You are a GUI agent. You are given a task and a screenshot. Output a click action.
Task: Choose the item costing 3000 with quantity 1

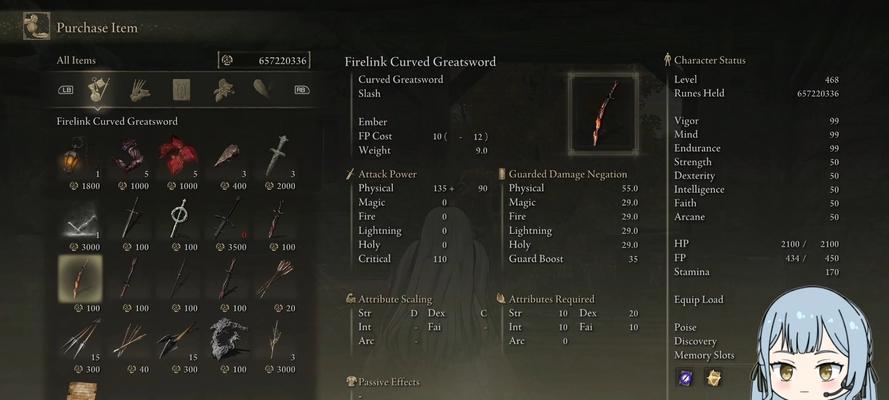81,218
